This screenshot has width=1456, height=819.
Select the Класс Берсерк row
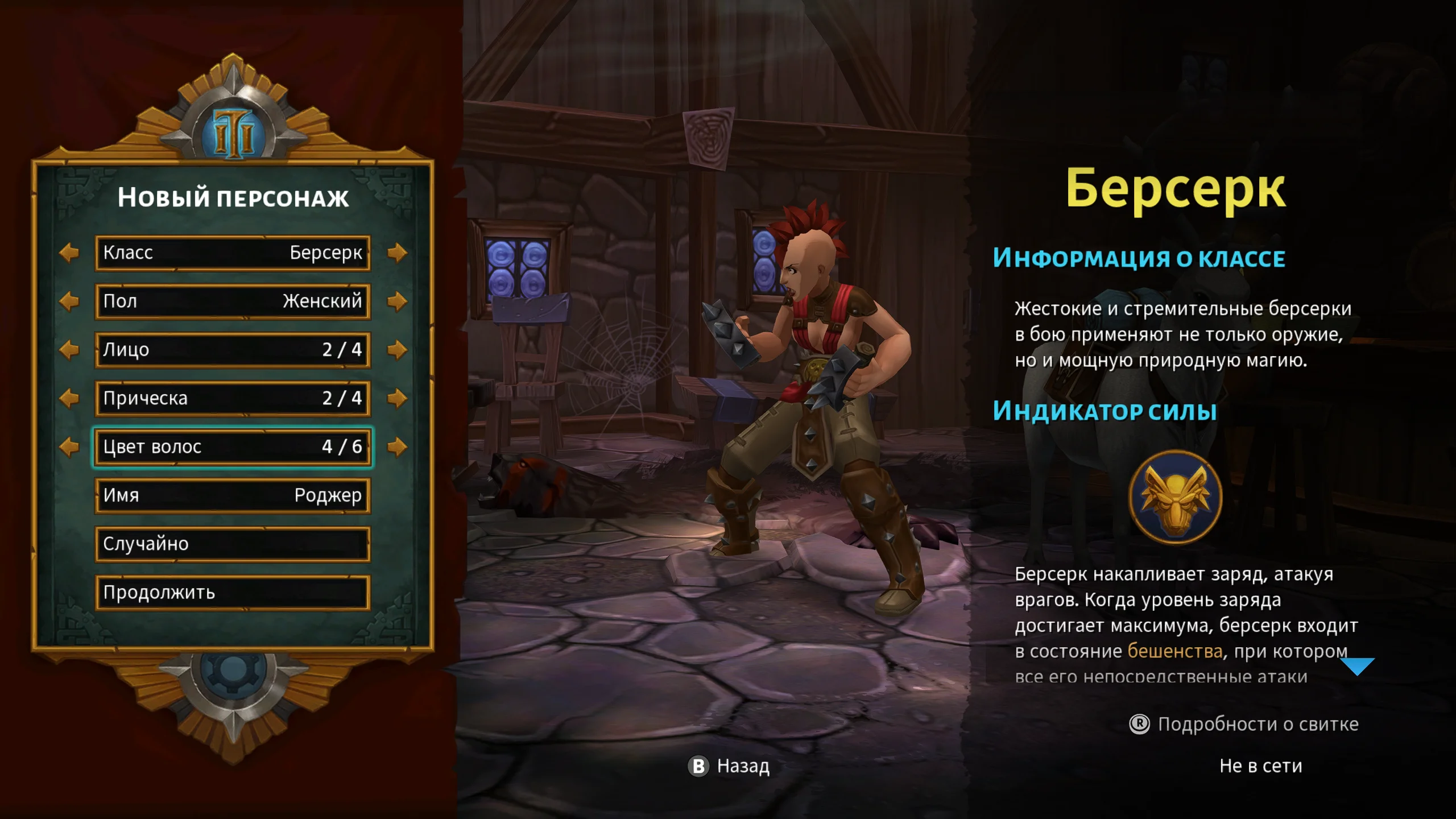(x=233, y=253)
